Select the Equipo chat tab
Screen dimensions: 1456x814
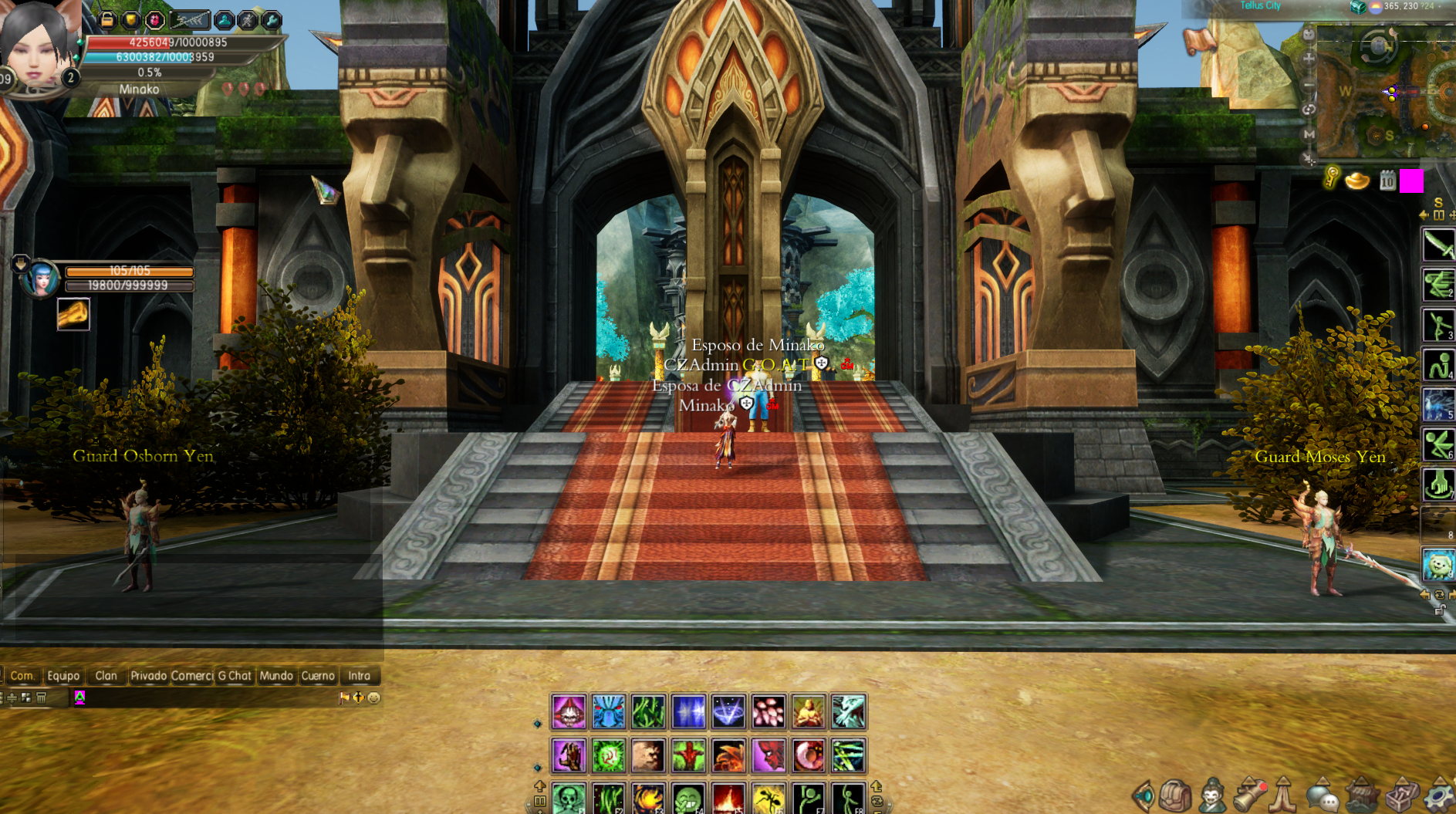pos(63,676)
